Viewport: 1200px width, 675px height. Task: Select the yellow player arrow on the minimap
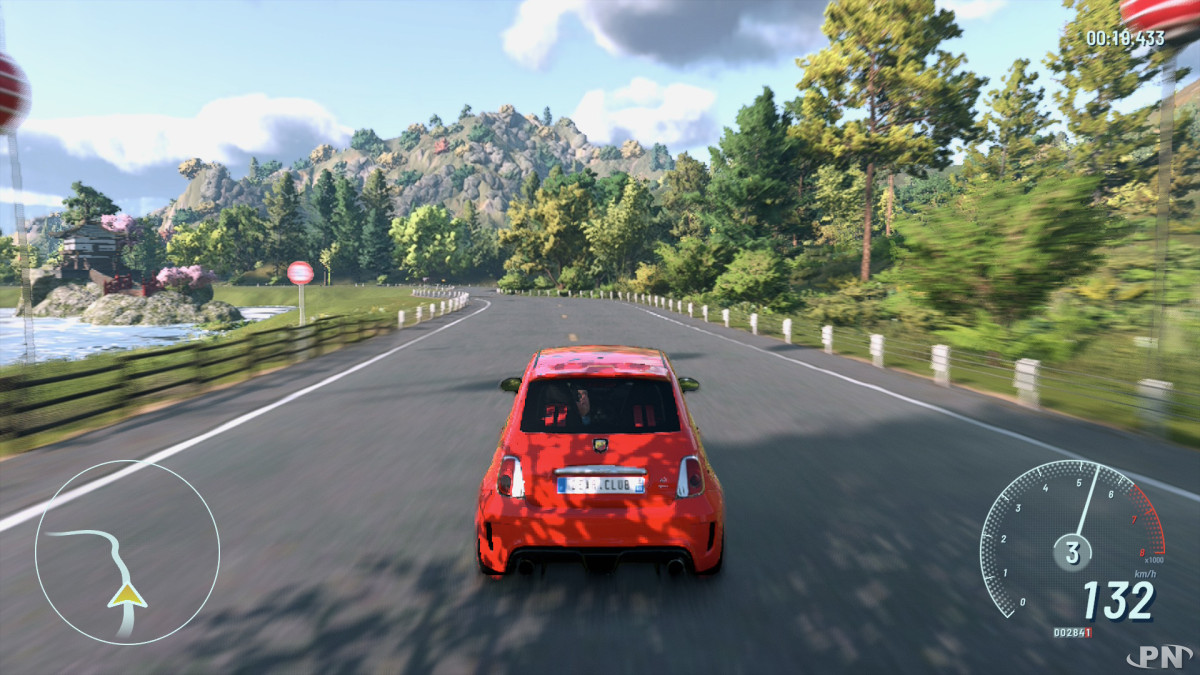(x=127, y=596)
